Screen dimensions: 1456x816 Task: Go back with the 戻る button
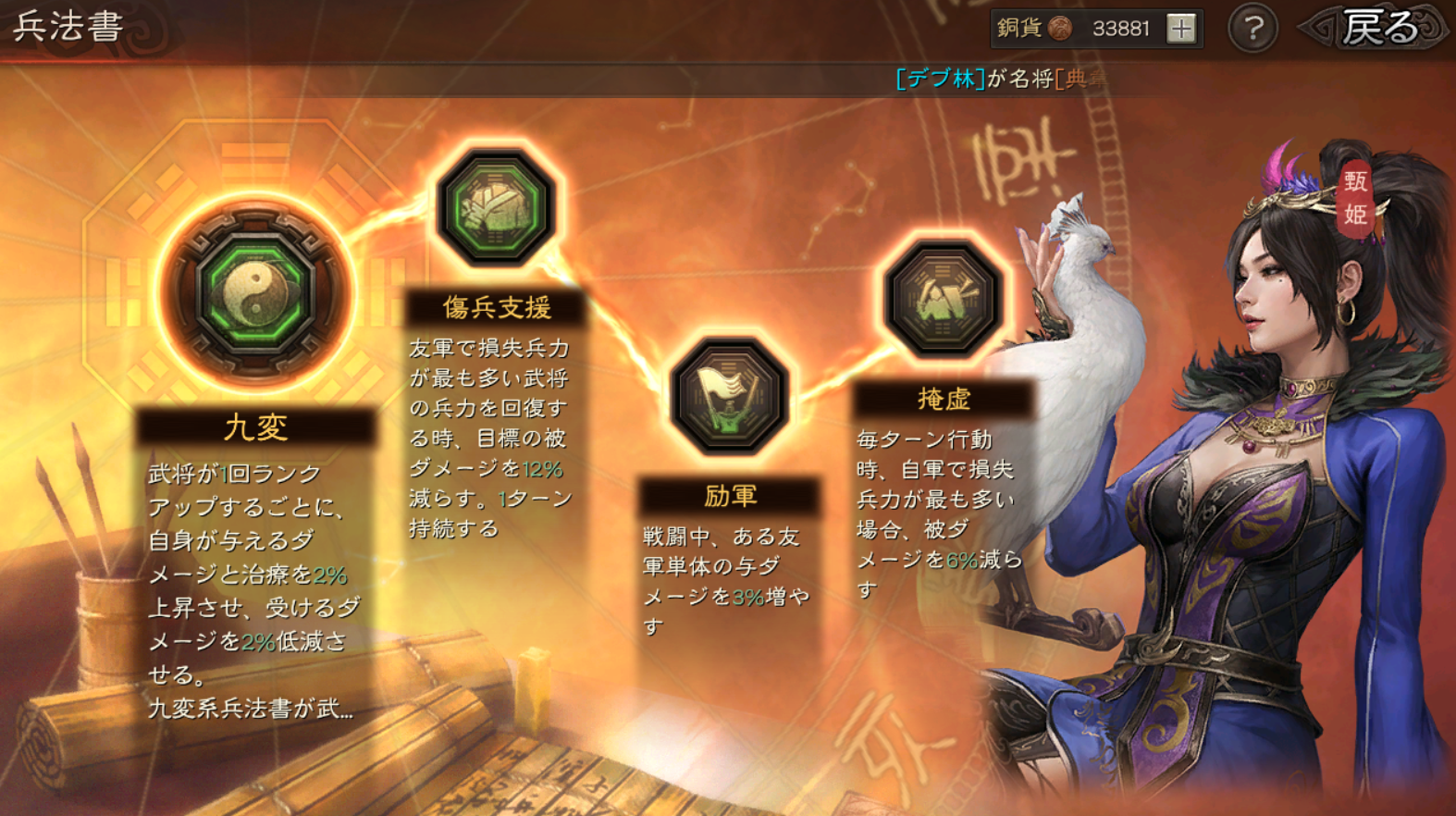pyautogui.click(x=1378, y=29)
